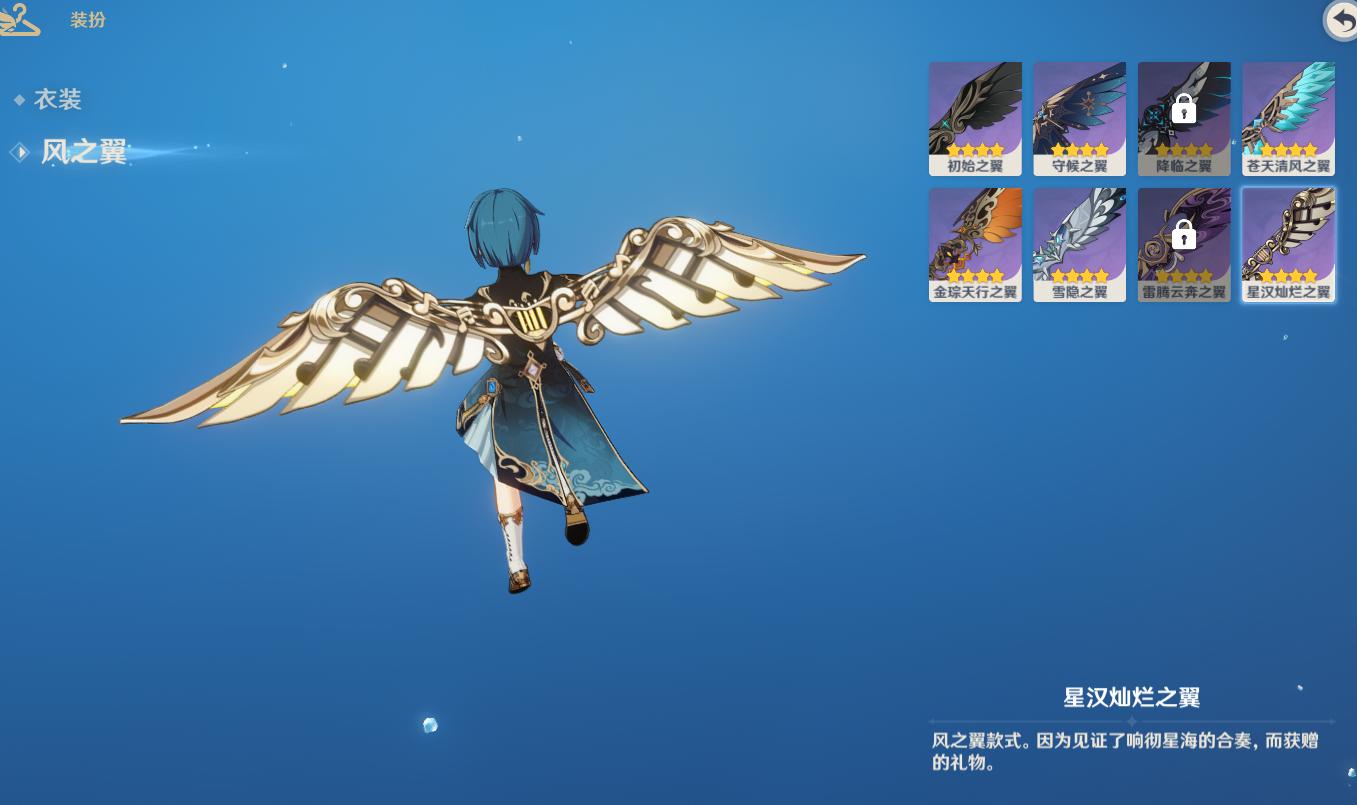Select the 守候之翼 glider

[1079, 118]
